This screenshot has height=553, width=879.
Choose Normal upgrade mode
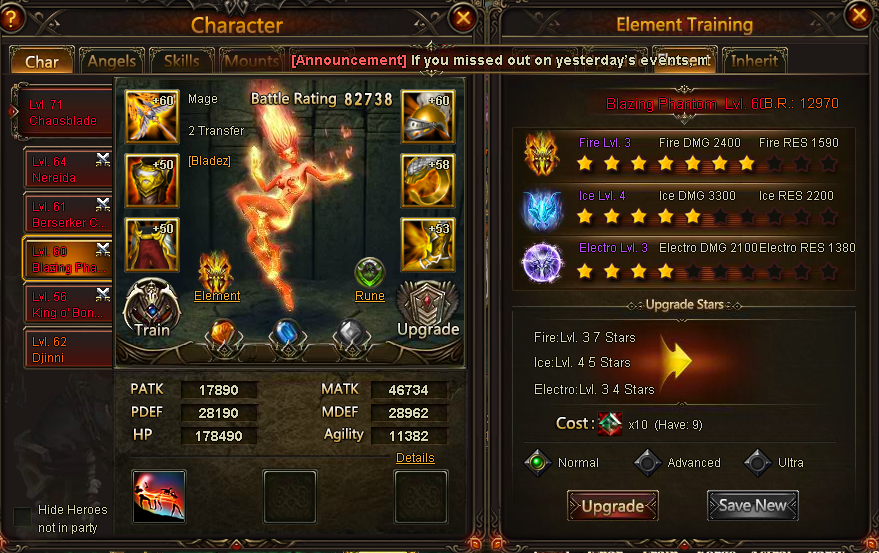tap(539, 462)
